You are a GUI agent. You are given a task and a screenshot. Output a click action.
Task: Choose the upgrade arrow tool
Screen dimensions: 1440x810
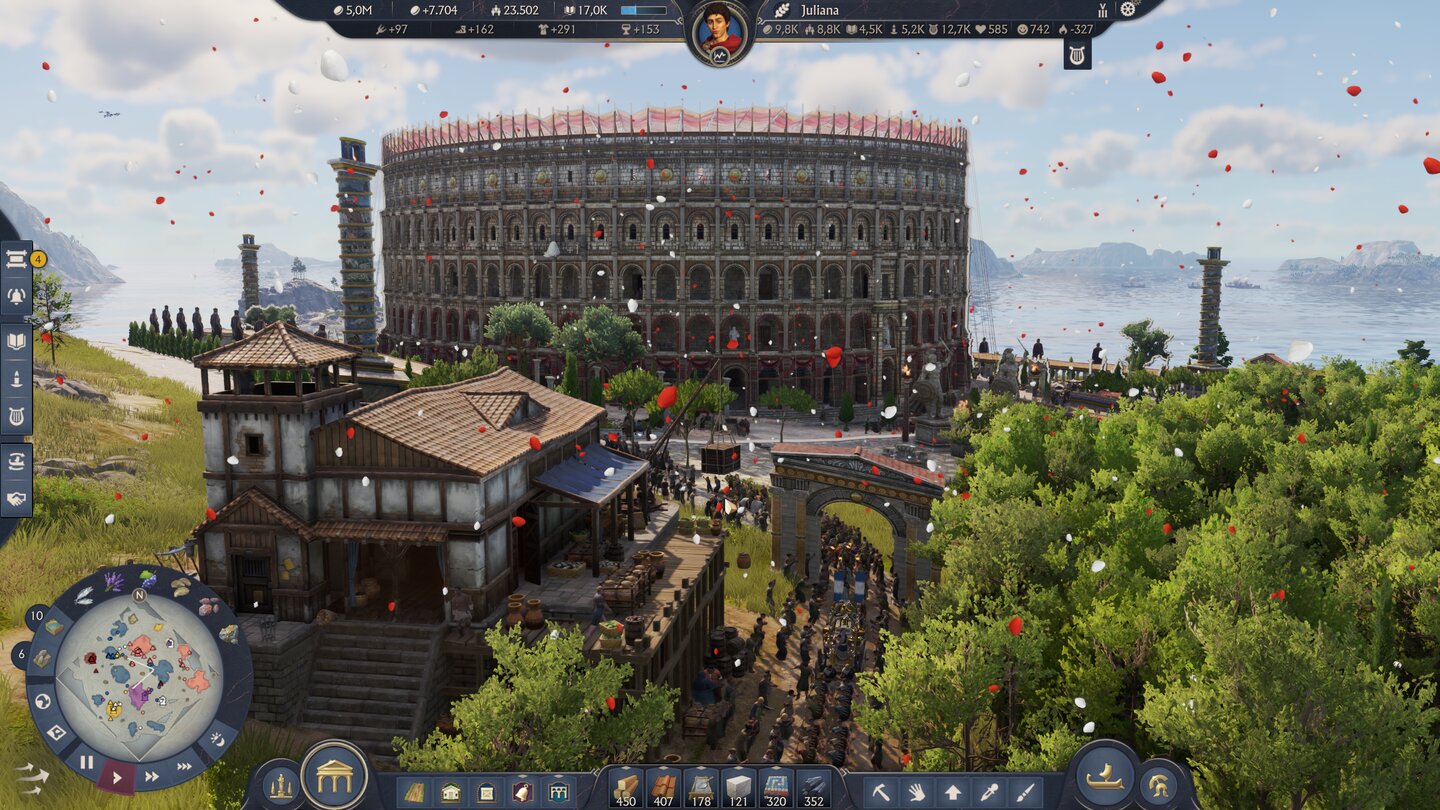[953, 792]
